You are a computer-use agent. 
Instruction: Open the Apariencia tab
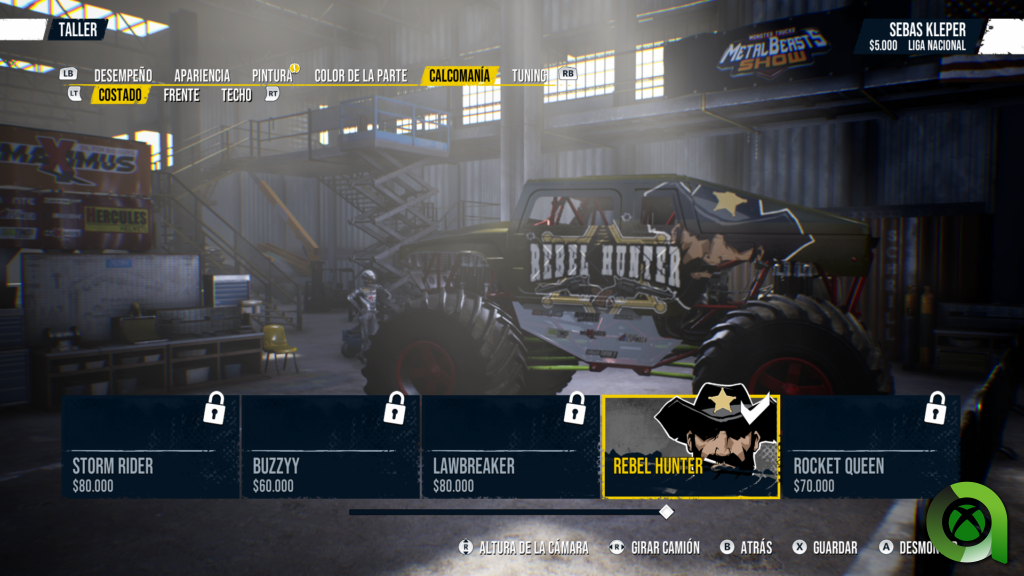click(202, 75)
